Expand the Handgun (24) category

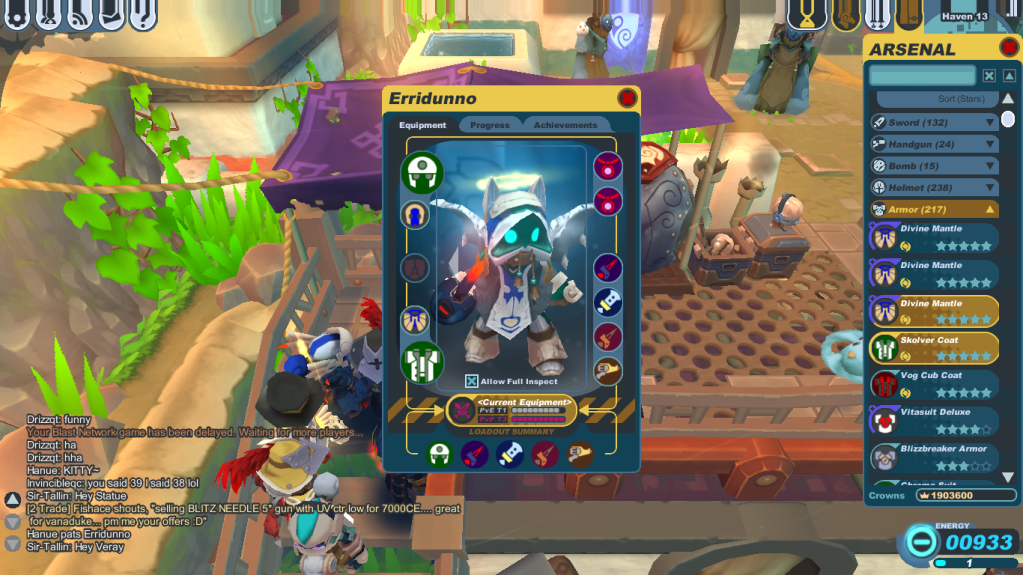click(x=934, y=144)
